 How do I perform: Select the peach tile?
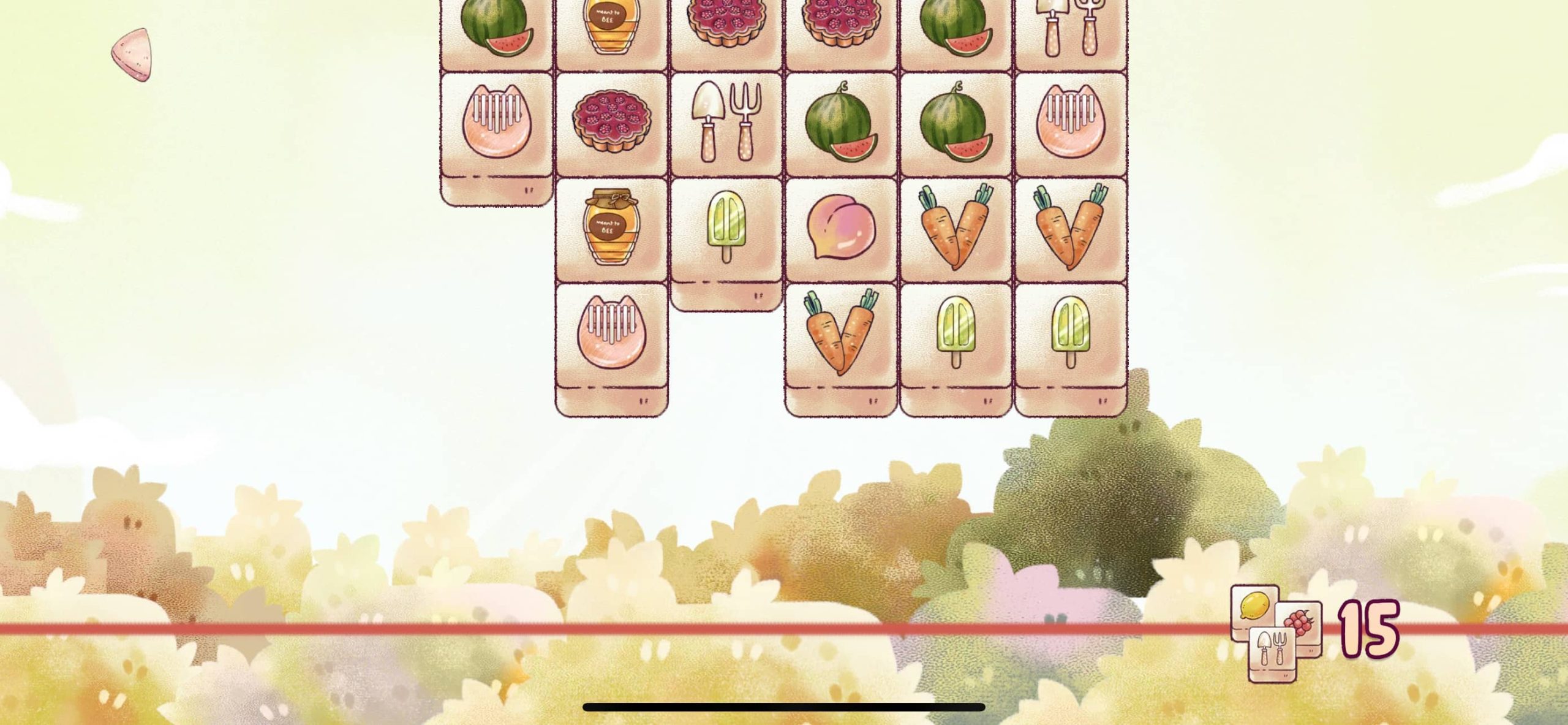(x=840, y=229)
